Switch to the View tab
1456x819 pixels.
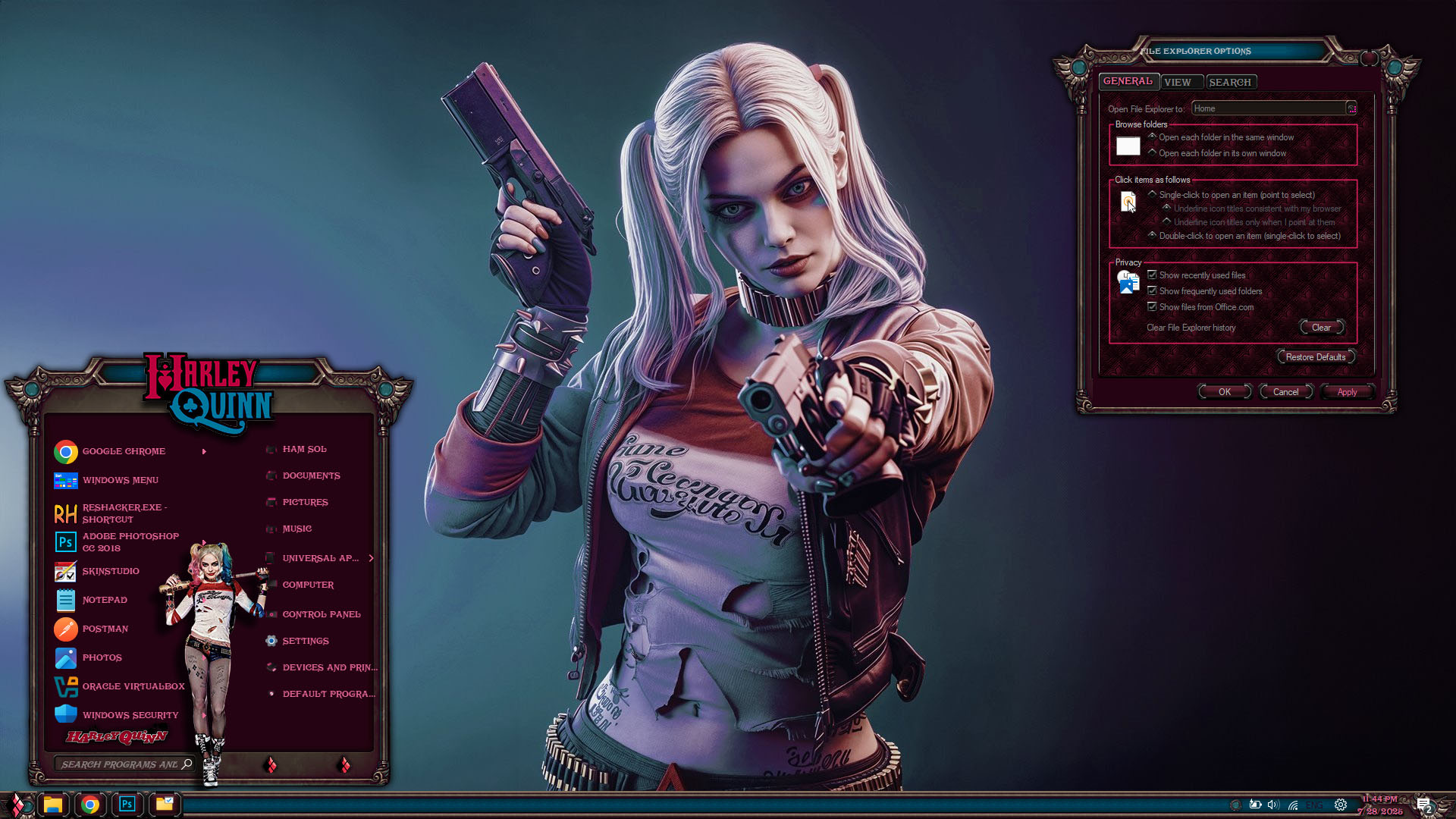(x=1178, y=82)
